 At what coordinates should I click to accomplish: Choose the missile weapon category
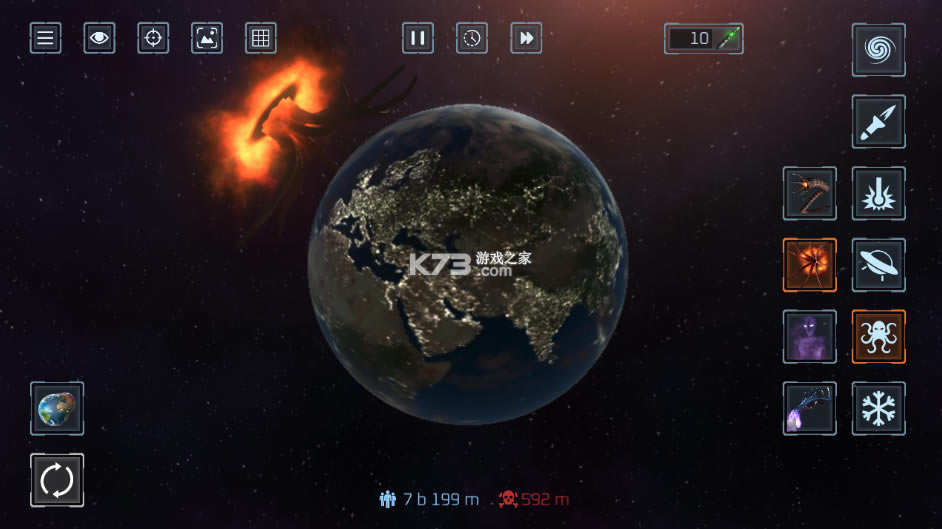click(879, 122)
